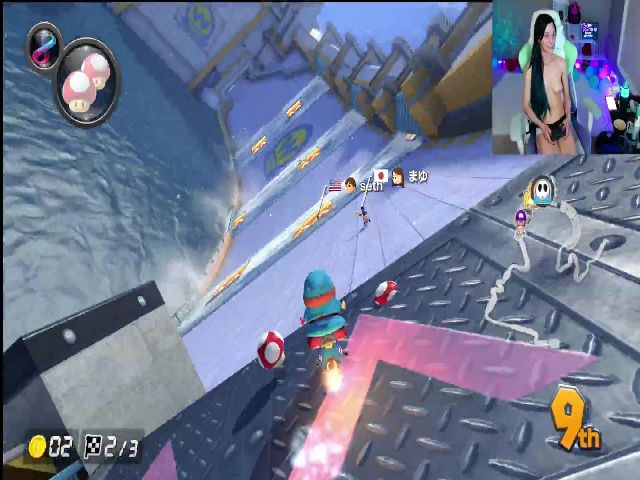Click the streamer webcam overlay

click(565, 77)
